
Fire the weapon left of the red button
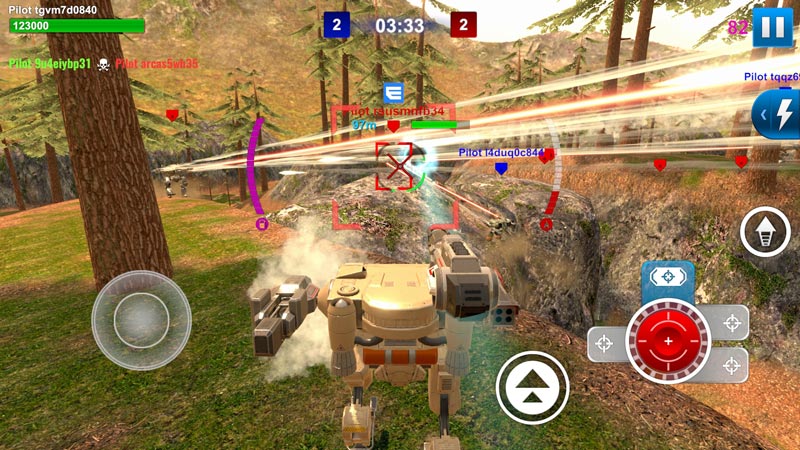coord(605,344)
